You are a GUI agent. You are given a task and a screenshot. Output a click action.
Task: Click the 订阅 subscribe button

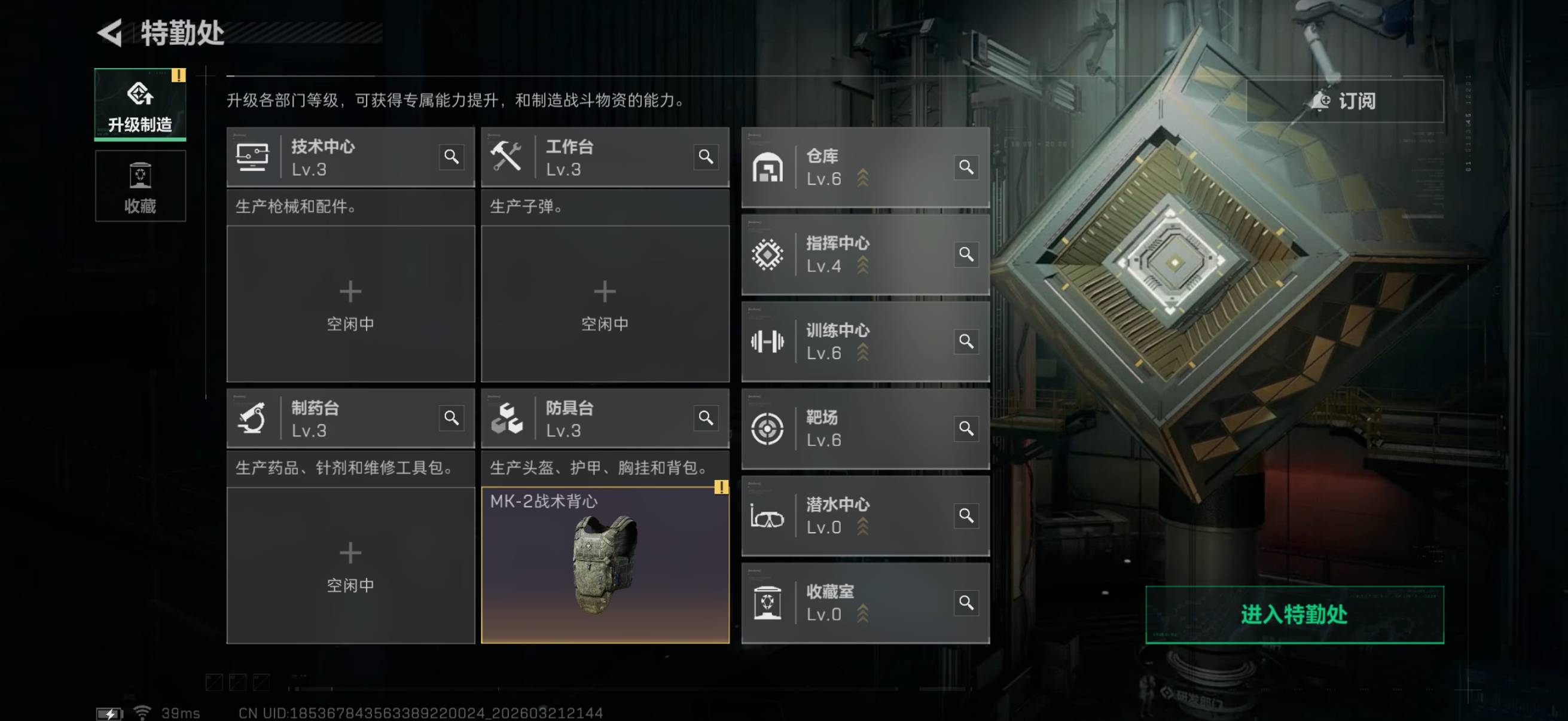pyautogui.click(x=1344, y=101)
